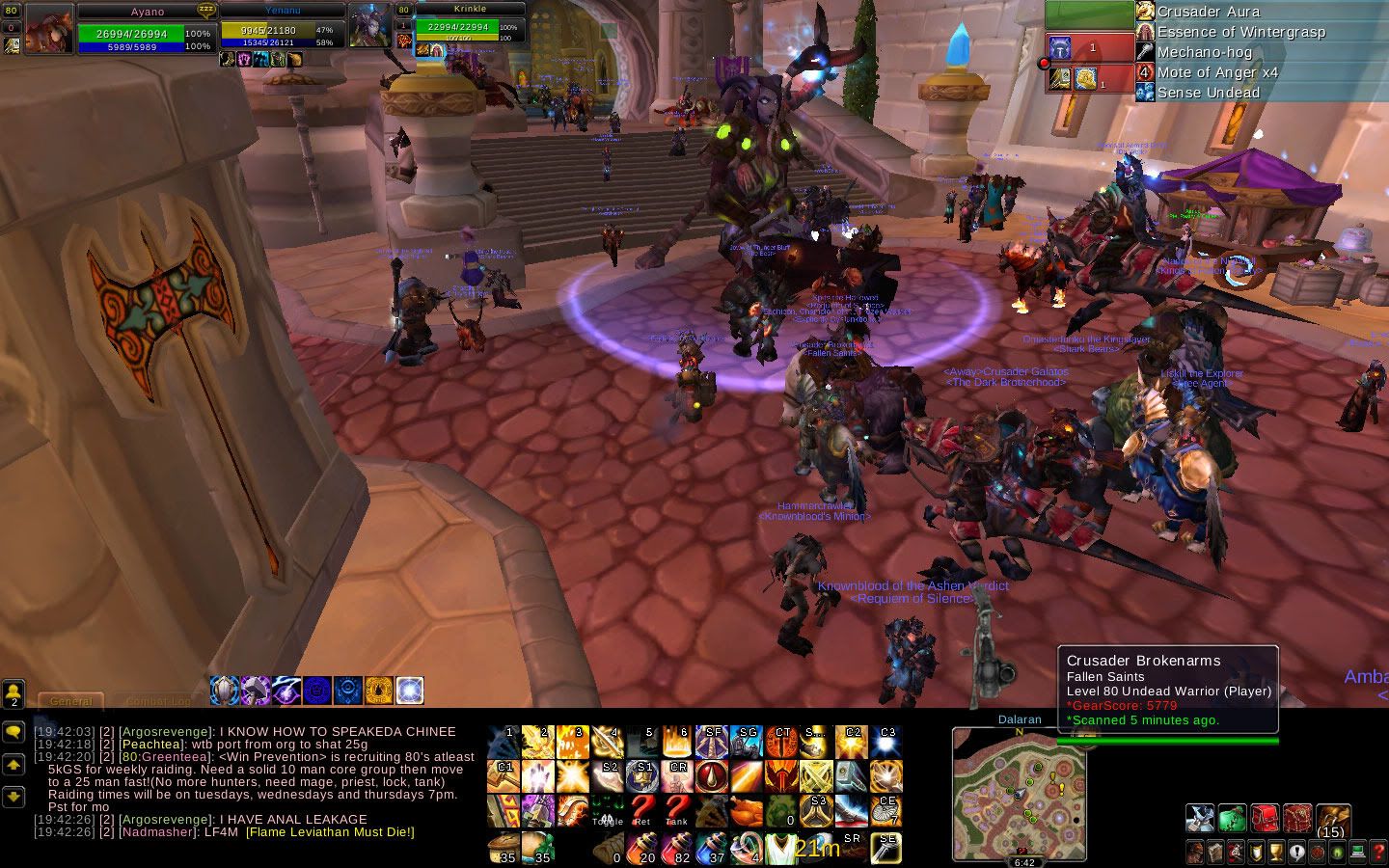Image resolution: width=1389 pixels, height=868 pixels.
Task: Open the achievements gold trophy micro button
Action: pos(1278,853)
